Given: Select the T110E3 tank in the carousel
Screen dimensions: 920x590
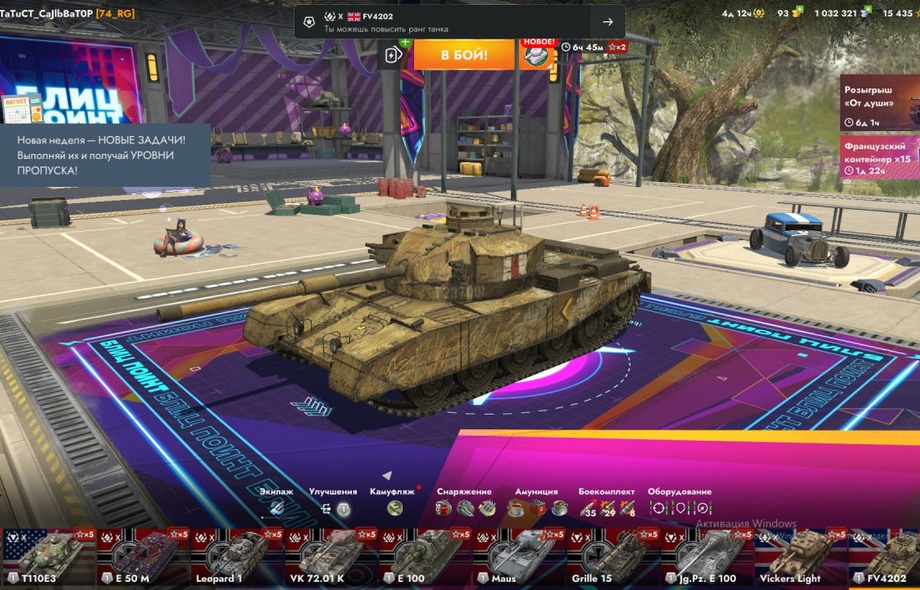Looking at the screenshot, I should (x=47, y=557).
